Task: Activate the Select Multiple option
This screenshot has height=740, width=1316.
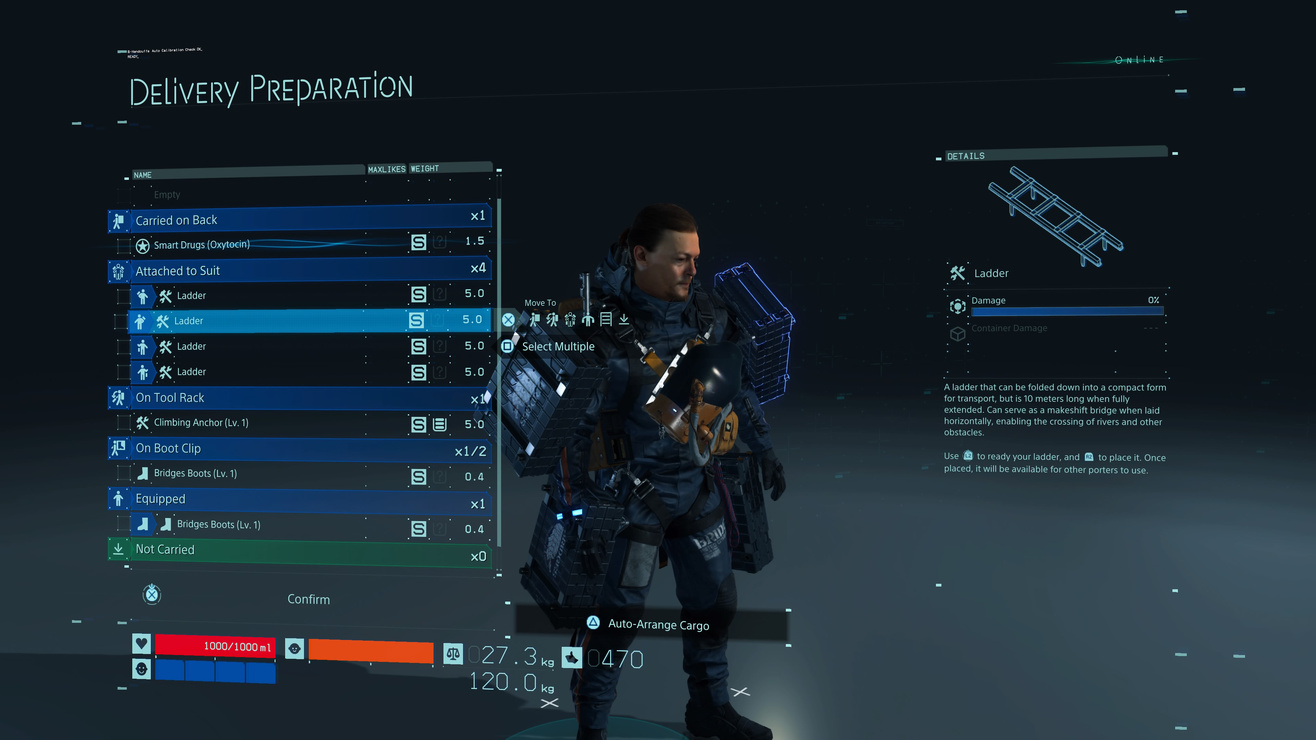Action: [x=557, y=347]
